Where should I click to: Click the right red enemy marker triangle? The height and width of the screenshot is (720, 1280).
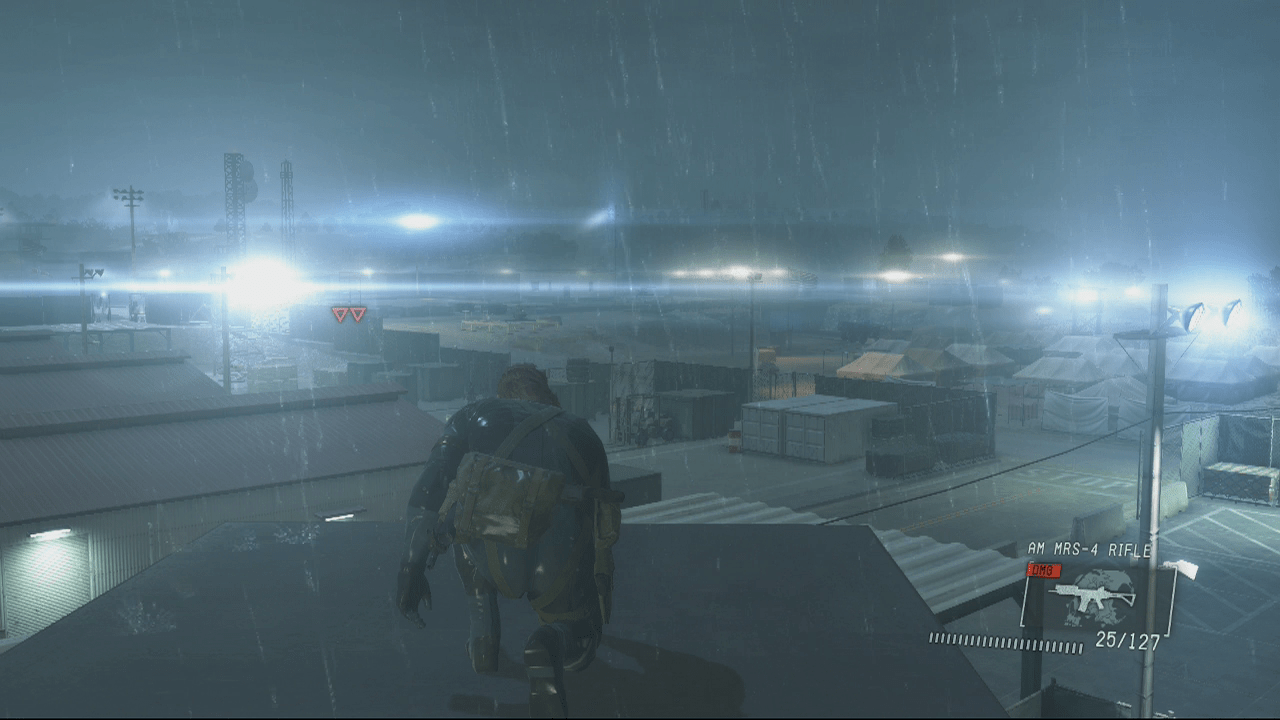point(358,314)
